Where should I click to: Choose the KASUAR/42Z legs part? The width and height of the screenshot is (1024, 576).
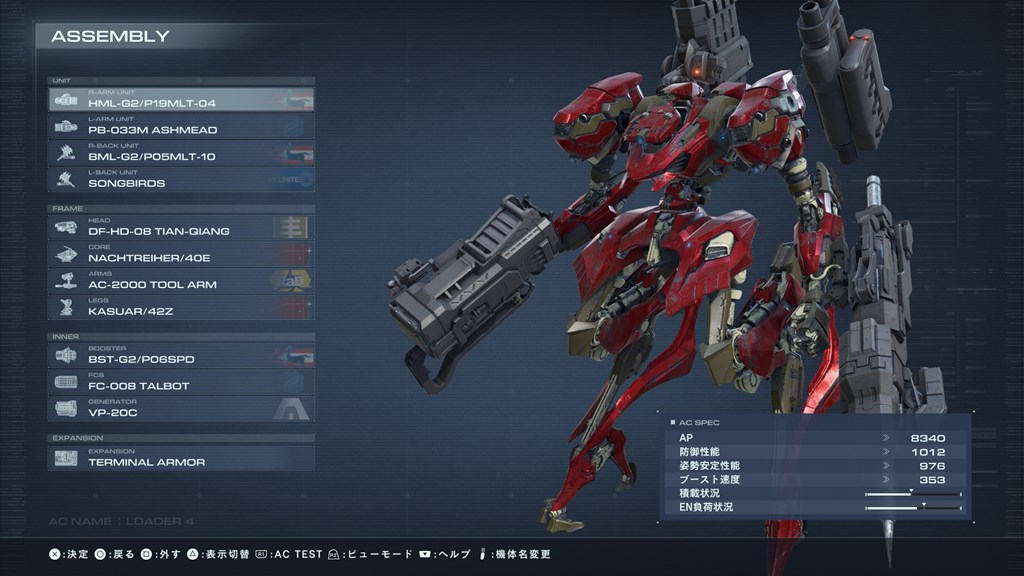coord(181,308)
